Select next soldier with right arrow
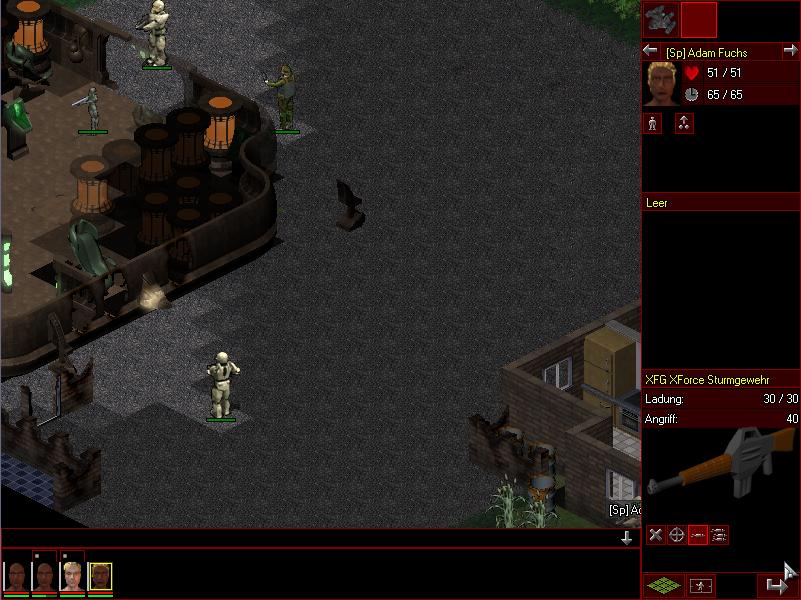This screenshot has width=801, height=600. 790,51
